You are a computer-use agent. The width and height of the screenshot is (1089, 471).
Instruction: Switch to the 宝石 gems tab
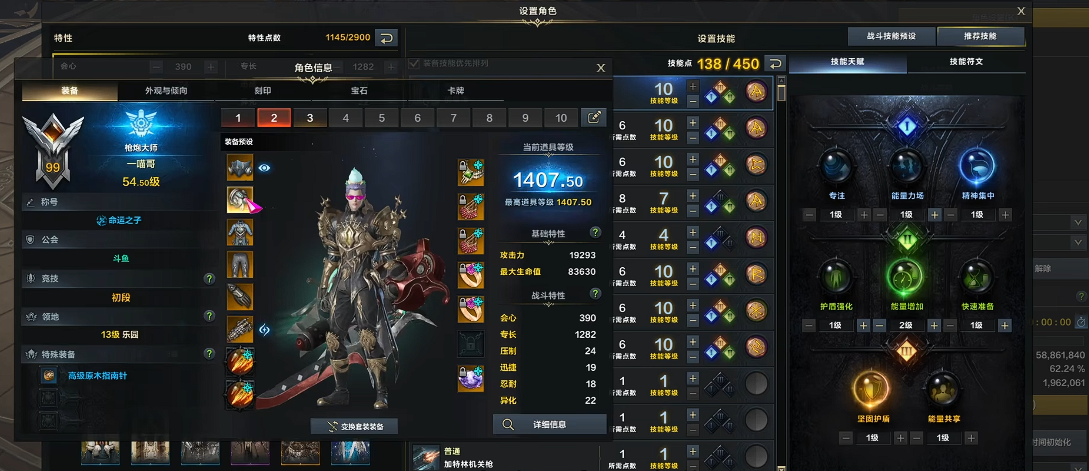click(x=359, y=91)
